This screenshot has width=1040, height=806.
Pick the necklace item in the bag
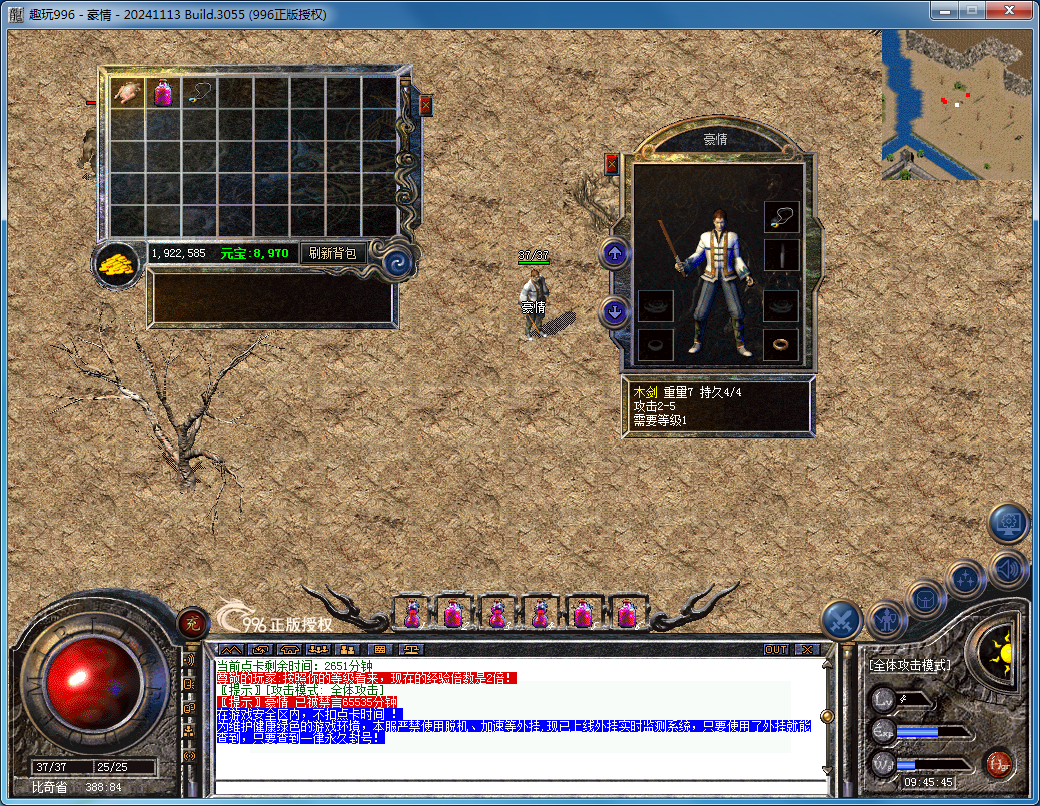point(199,93)
